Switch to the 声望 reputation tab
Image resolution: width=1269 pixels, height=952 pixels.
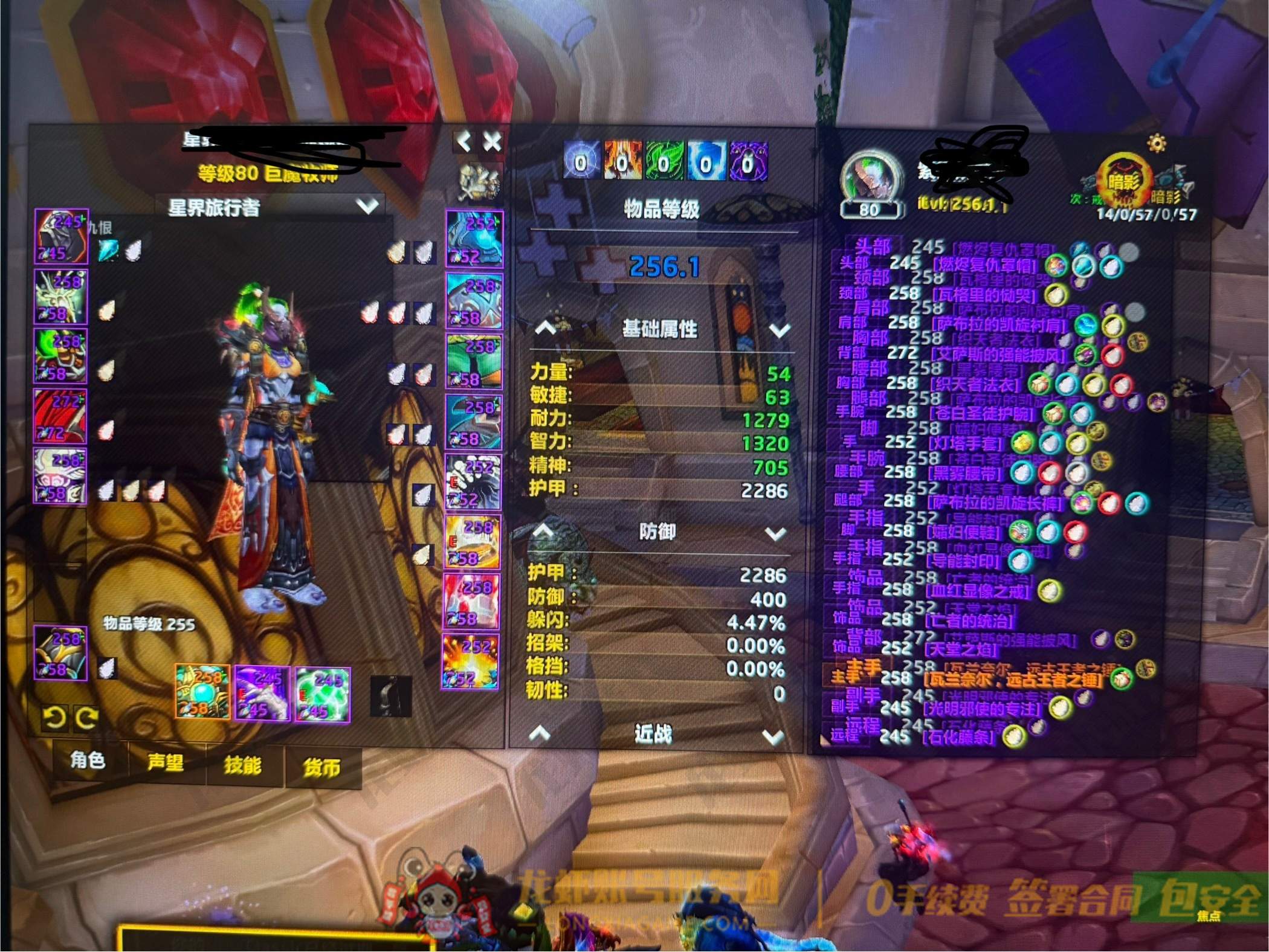tap(165, 762)
